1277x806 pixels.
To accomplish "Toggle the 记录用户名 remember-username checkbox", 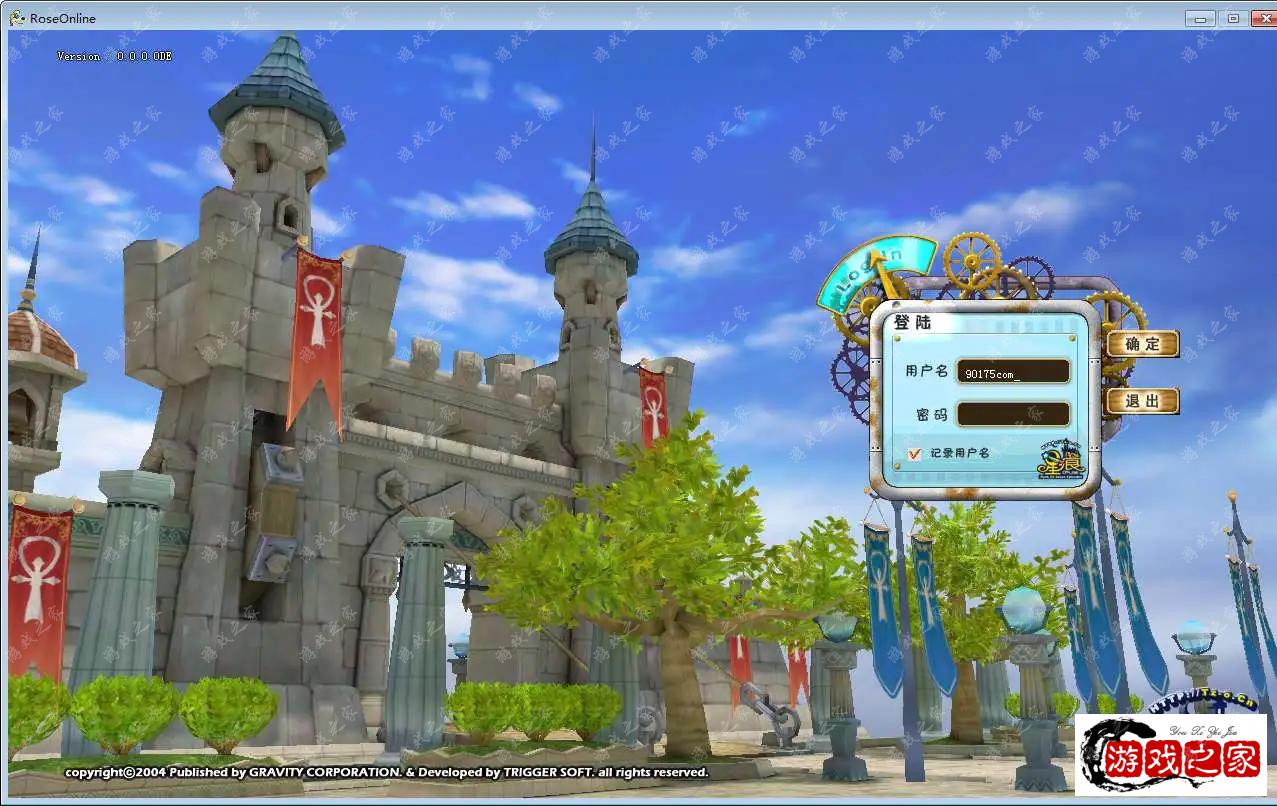I will pos(914,454).
